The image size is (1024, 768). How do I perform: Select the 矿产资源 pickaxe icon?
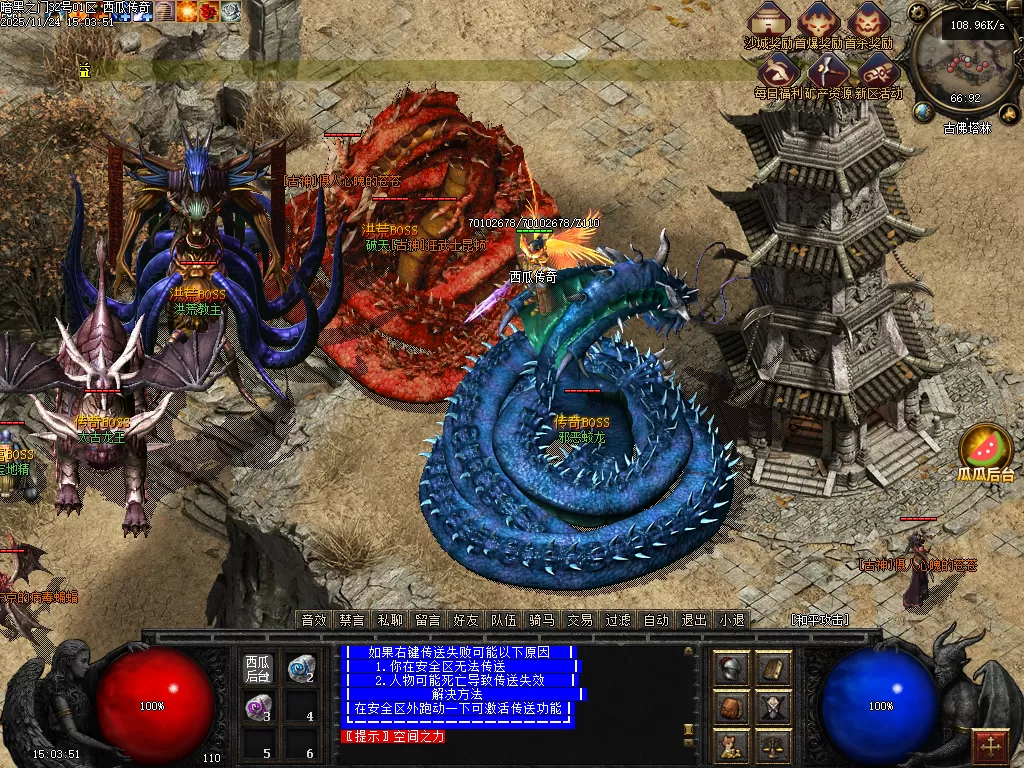coord(829,72)
